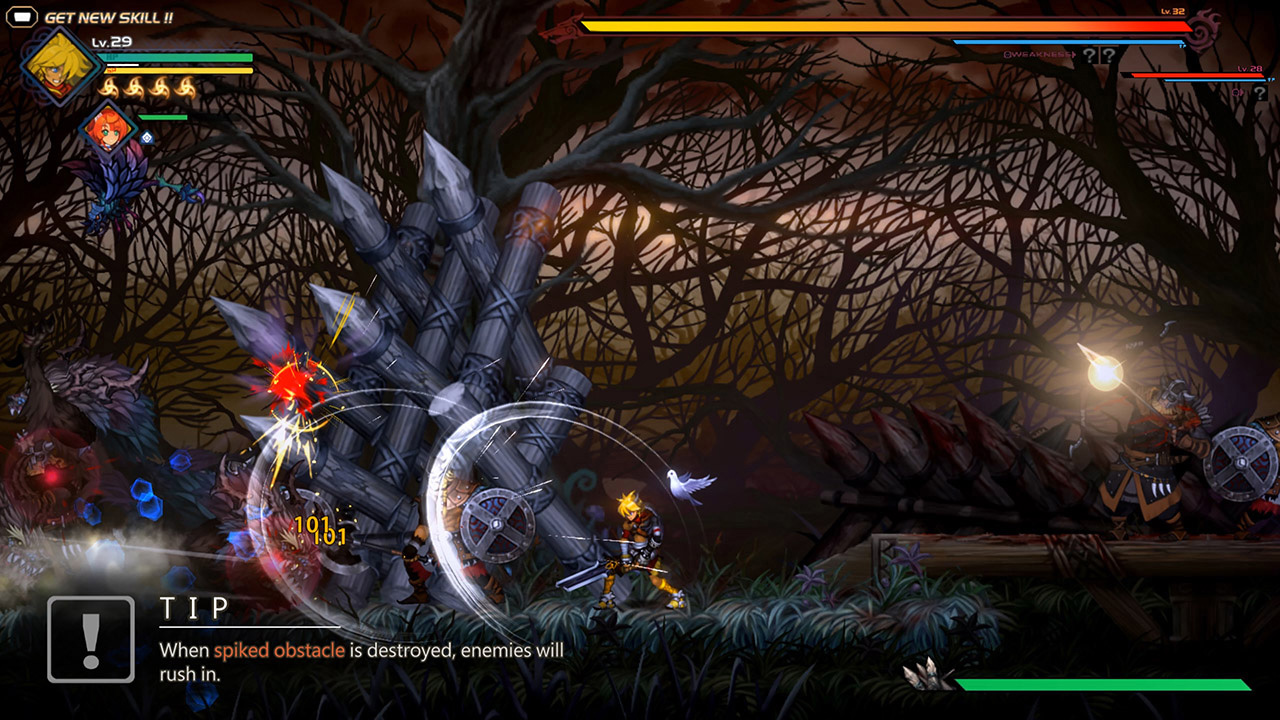
Task: Click the Lv.32 boss level label
Action: (x=1172, y=11)
